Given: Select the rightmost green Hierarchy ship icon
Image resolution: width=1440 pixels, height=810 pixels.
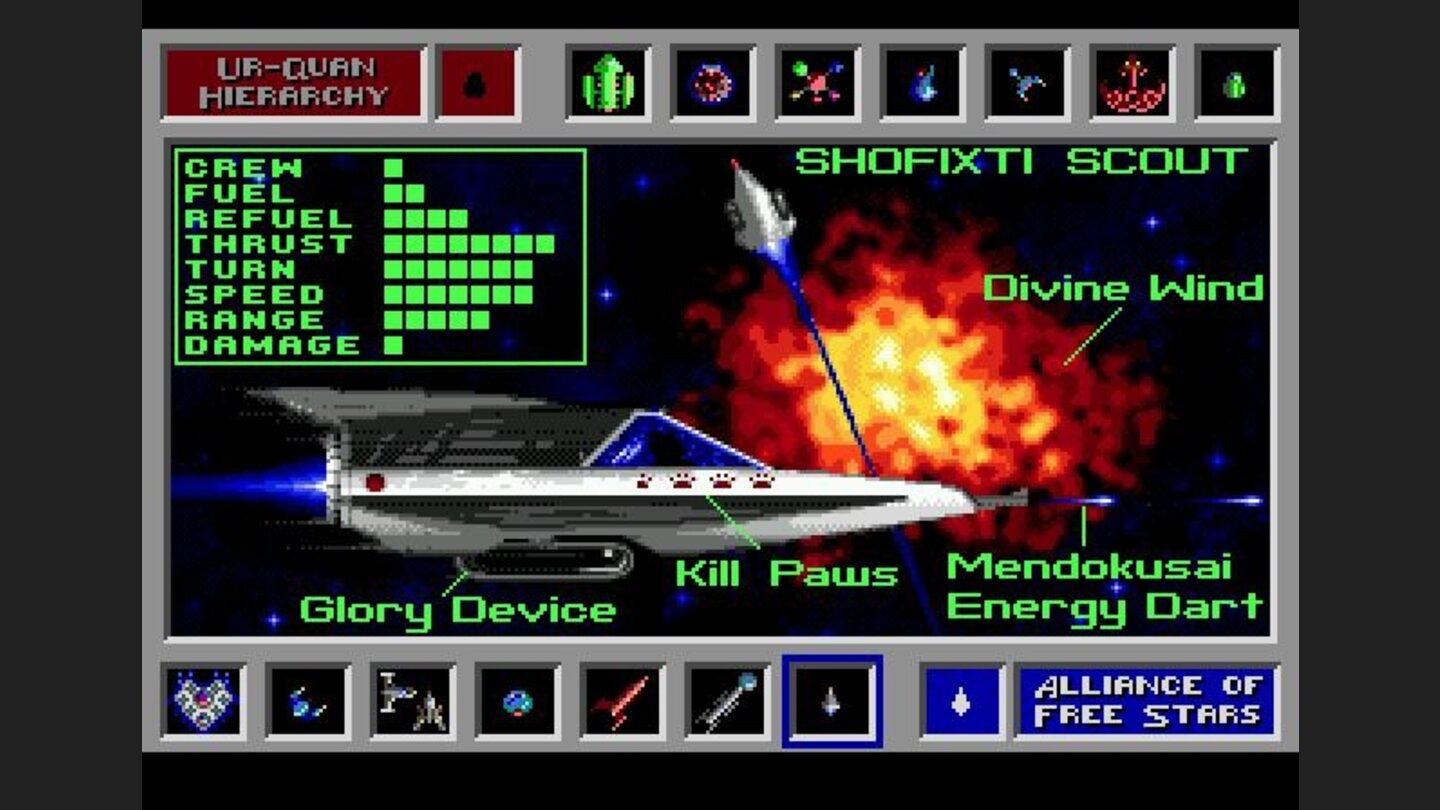Looking at the screenshot, I should 1238,85.
